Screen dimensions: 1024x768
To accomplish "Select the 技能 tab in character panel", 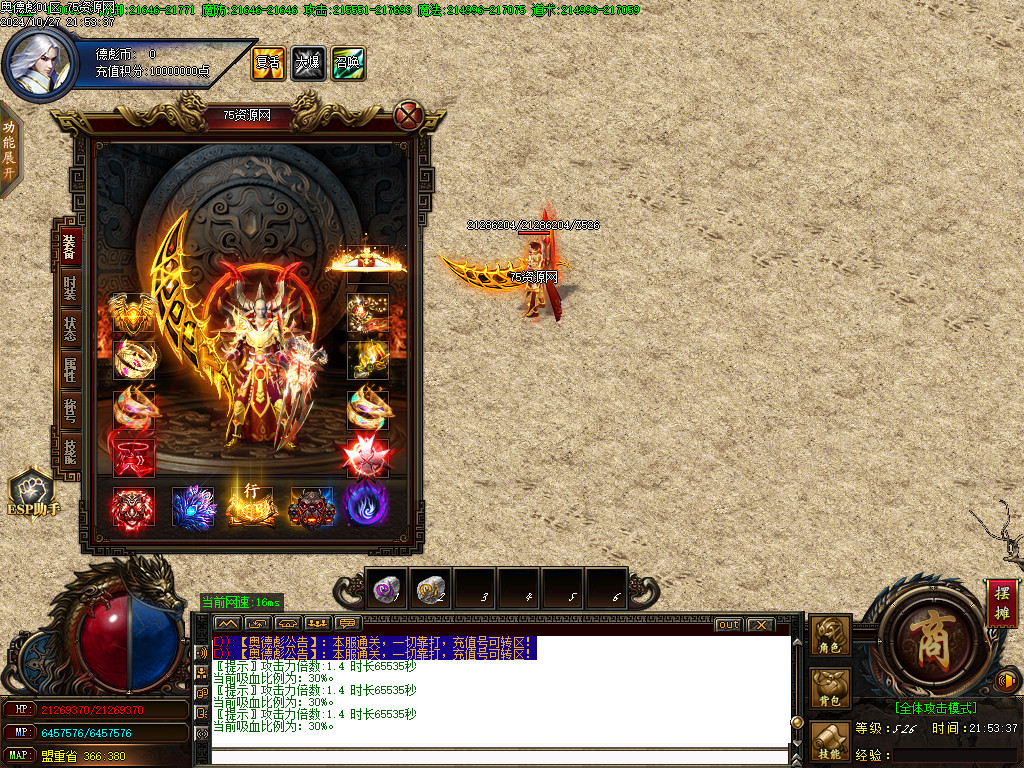I will point(69,450).
